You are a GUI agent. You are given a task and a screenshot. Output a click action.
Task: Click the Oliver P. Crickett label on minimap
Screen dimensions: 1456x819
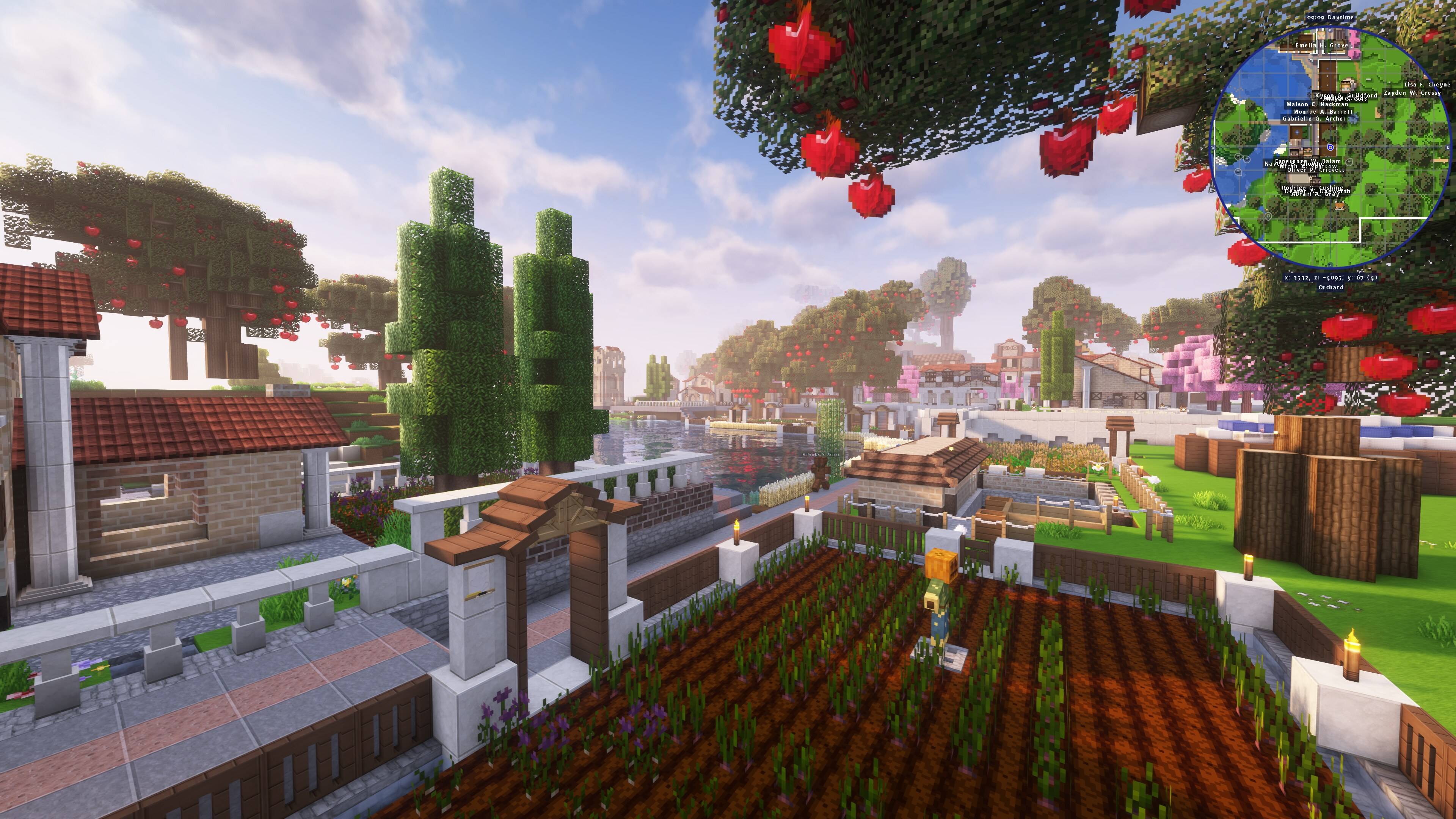(1316, 171)
